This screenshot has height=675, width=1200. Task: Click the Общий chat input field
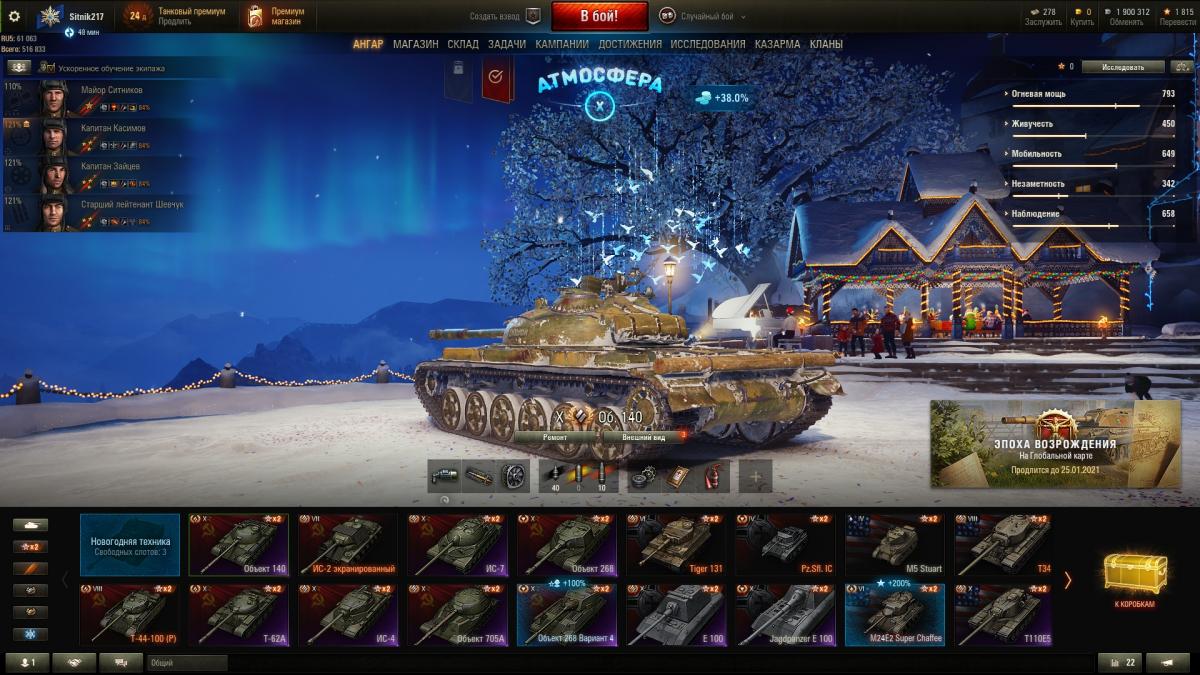(x=186, y=662)
